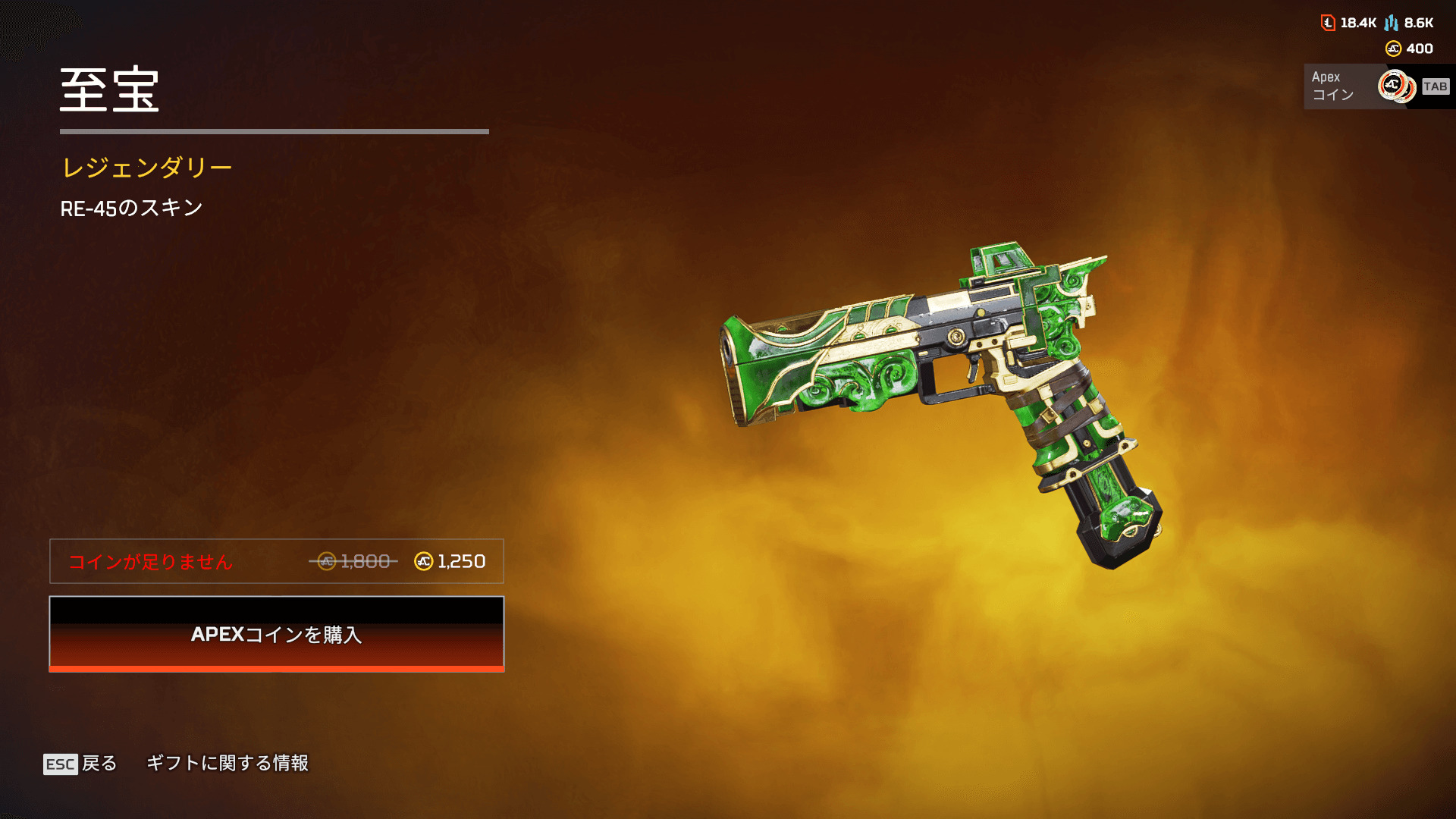Viewport: 1456px width, 819px height.
Task: Click the APEXコインを購入 button
Action: [277, 634]
